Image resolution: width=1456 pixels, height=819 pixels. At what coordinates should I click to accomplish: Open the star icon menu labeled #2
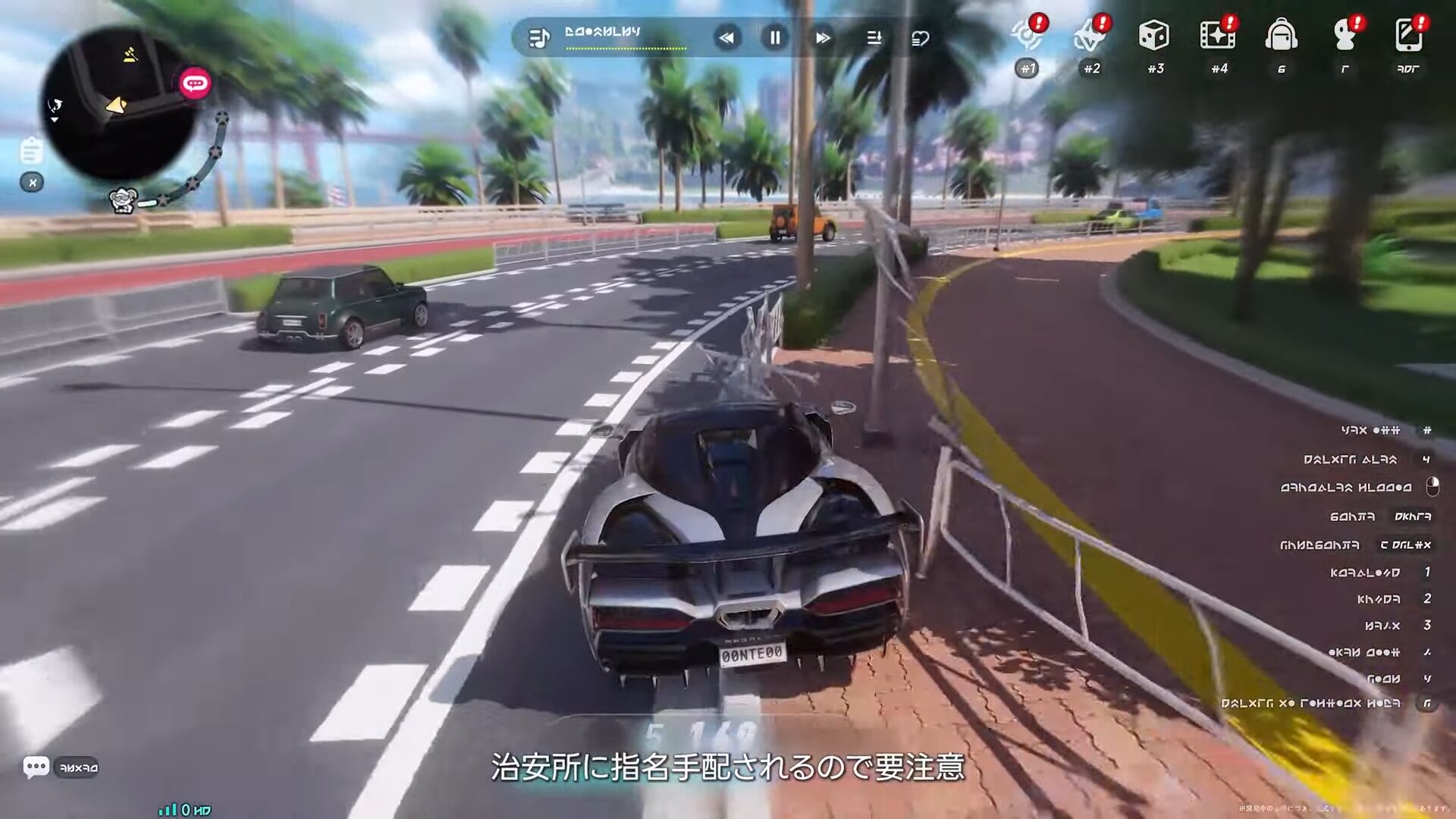click(x=1090, y=36)
